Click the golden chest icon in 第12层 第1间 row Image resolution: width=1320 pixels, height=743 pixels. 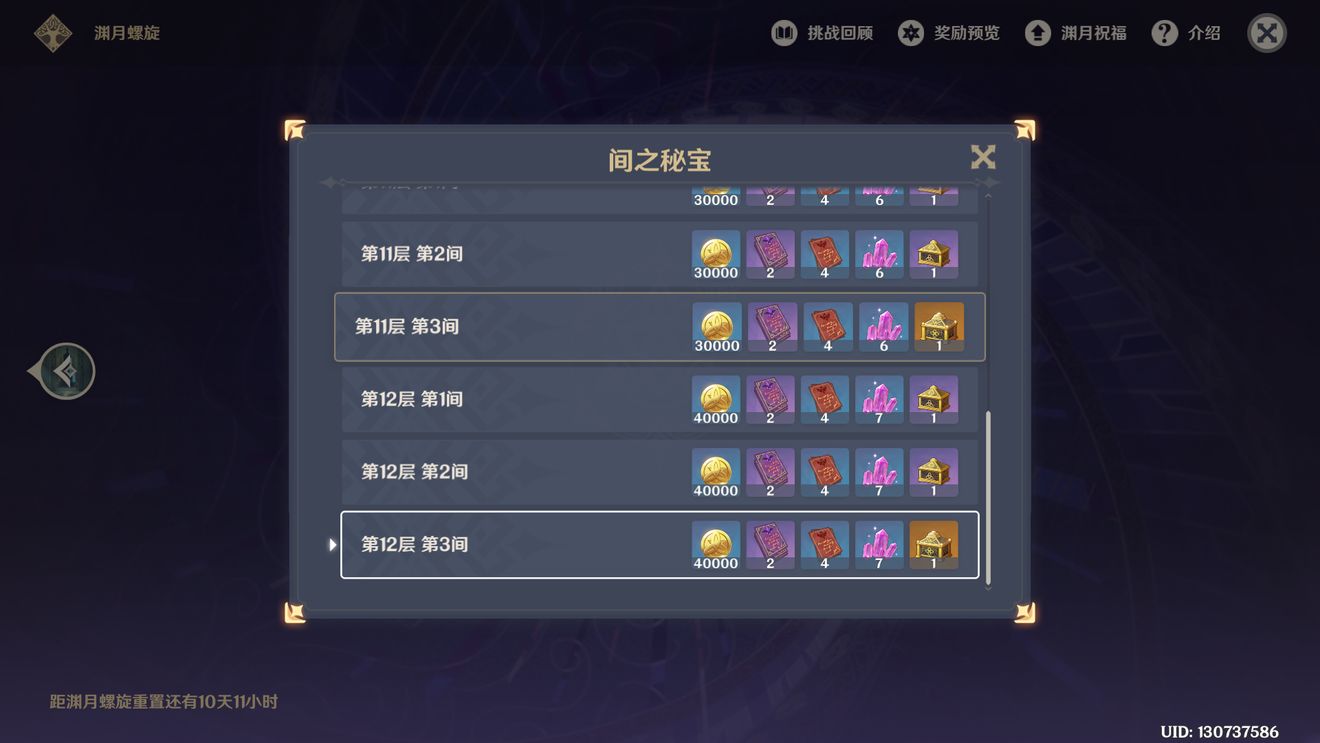point(934,398)
